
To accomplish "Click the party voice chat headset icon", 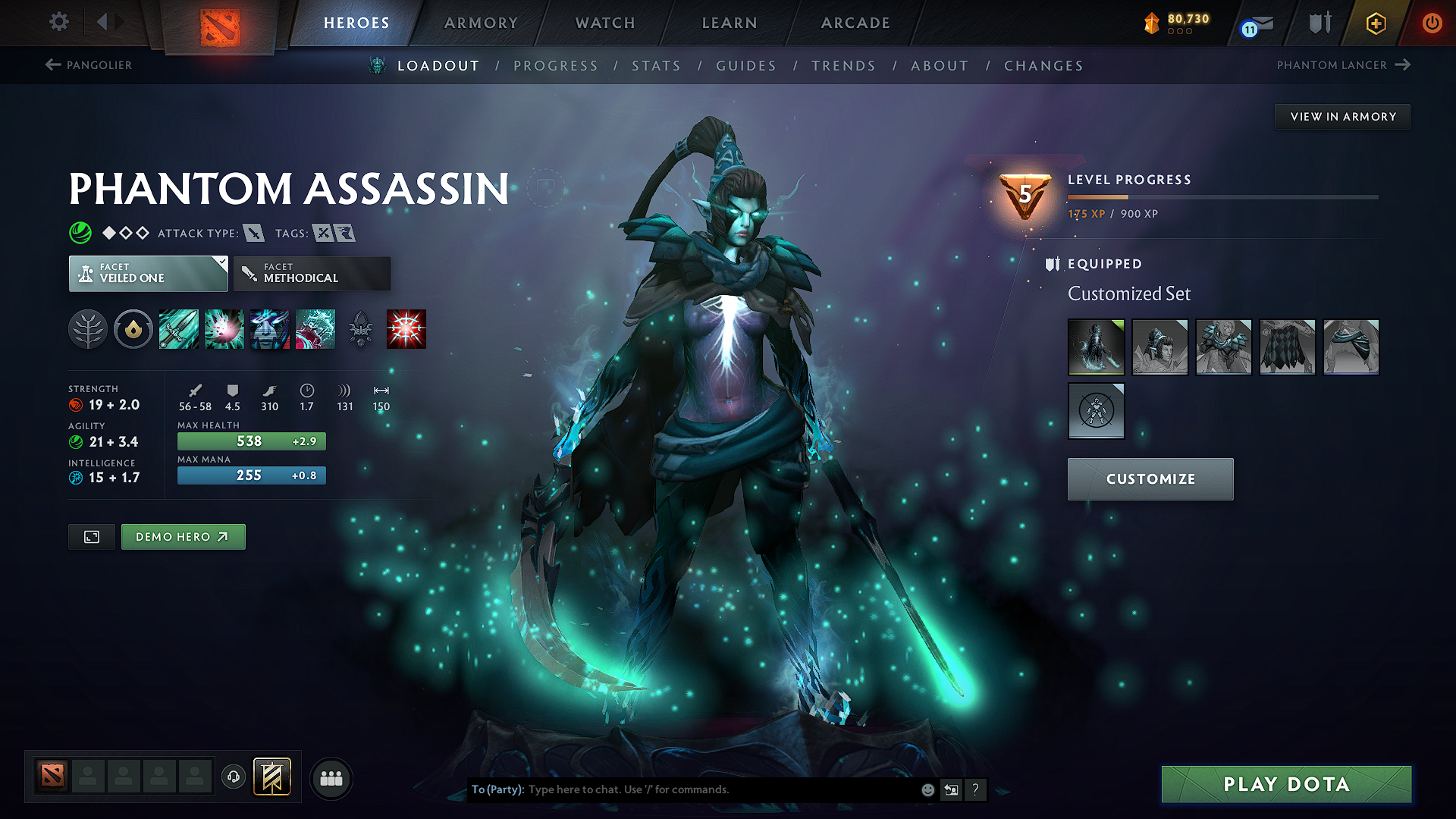I will pos(234,777).
